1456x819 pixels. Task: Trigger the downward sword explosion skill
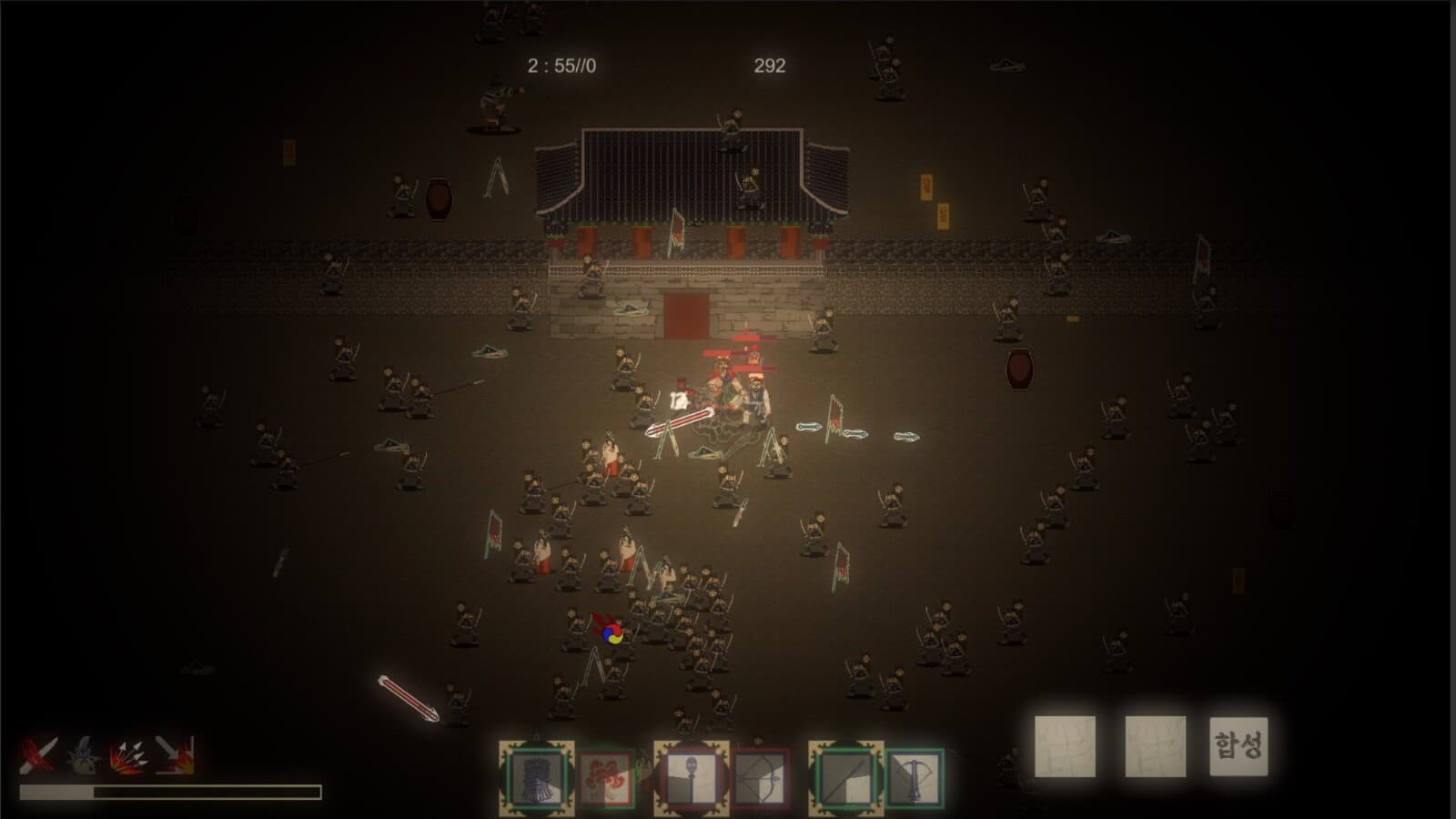(x=175, y=755)
